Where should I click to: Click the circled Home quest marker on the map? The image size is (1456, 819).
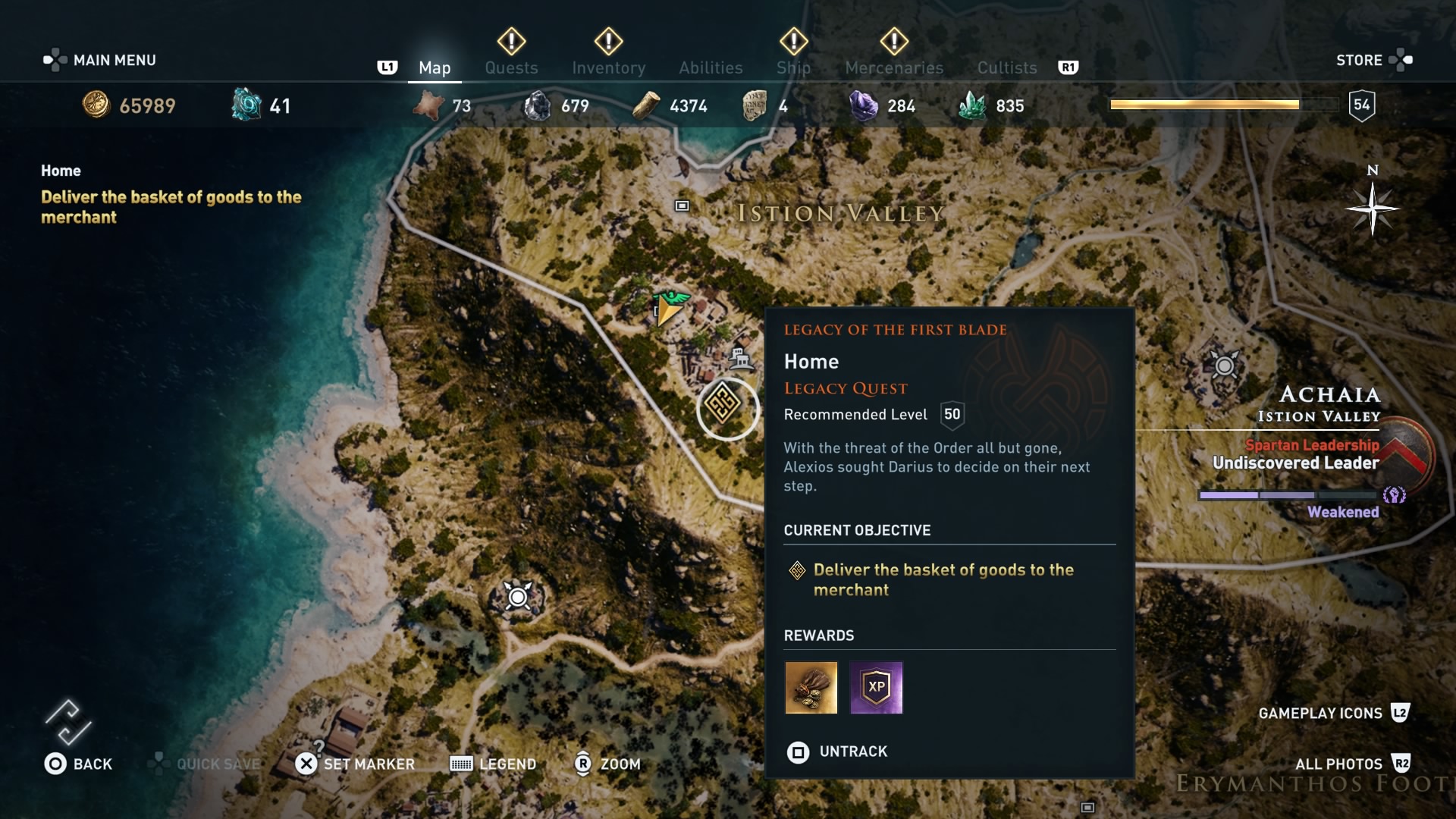[x=727, y=409]
